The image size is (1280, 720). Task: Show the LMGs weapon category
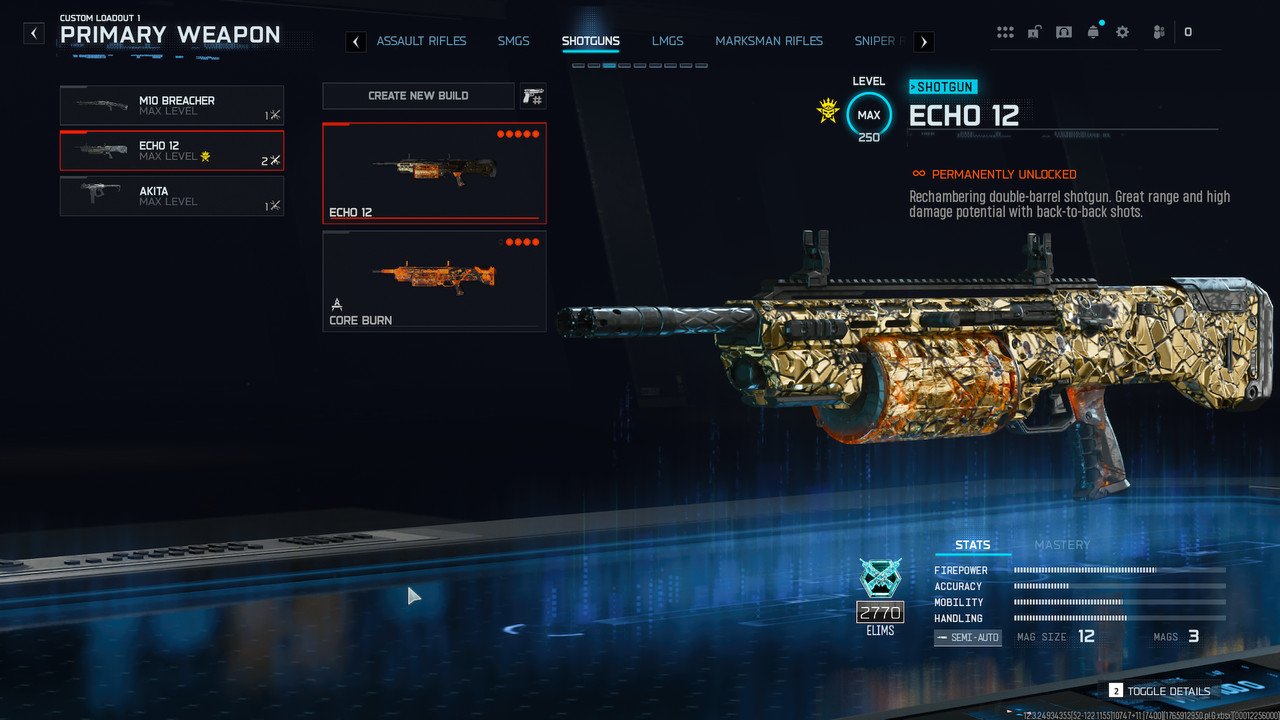(667, 41)
